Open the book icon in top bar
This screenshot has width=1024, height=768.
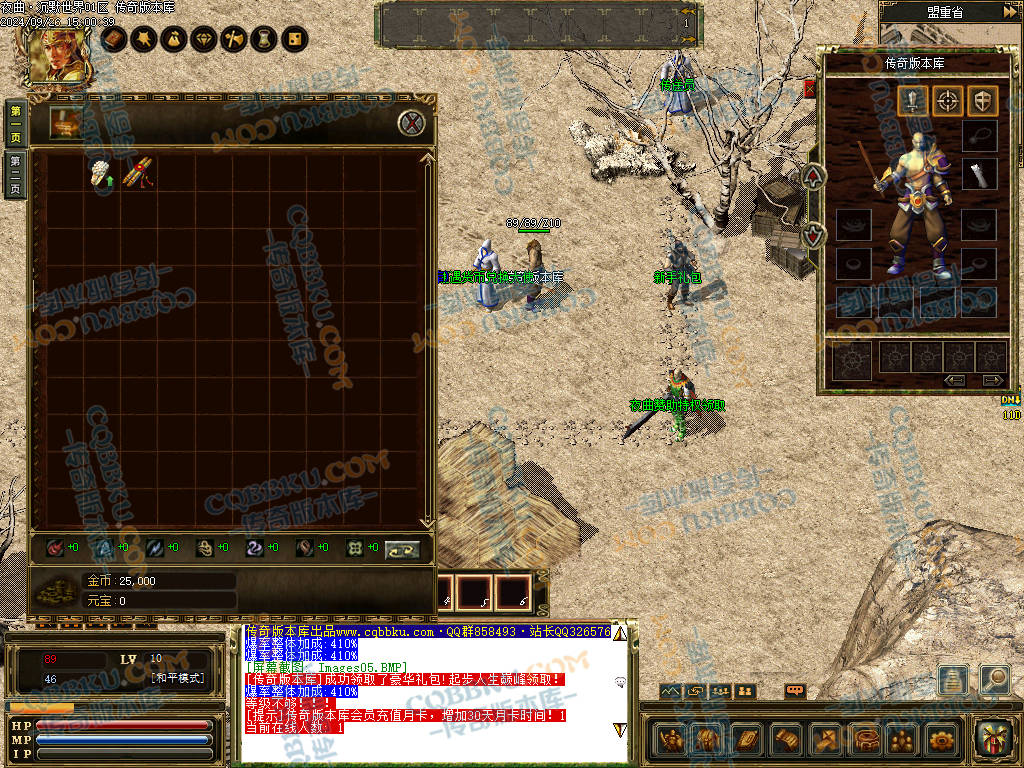point(114,39)
